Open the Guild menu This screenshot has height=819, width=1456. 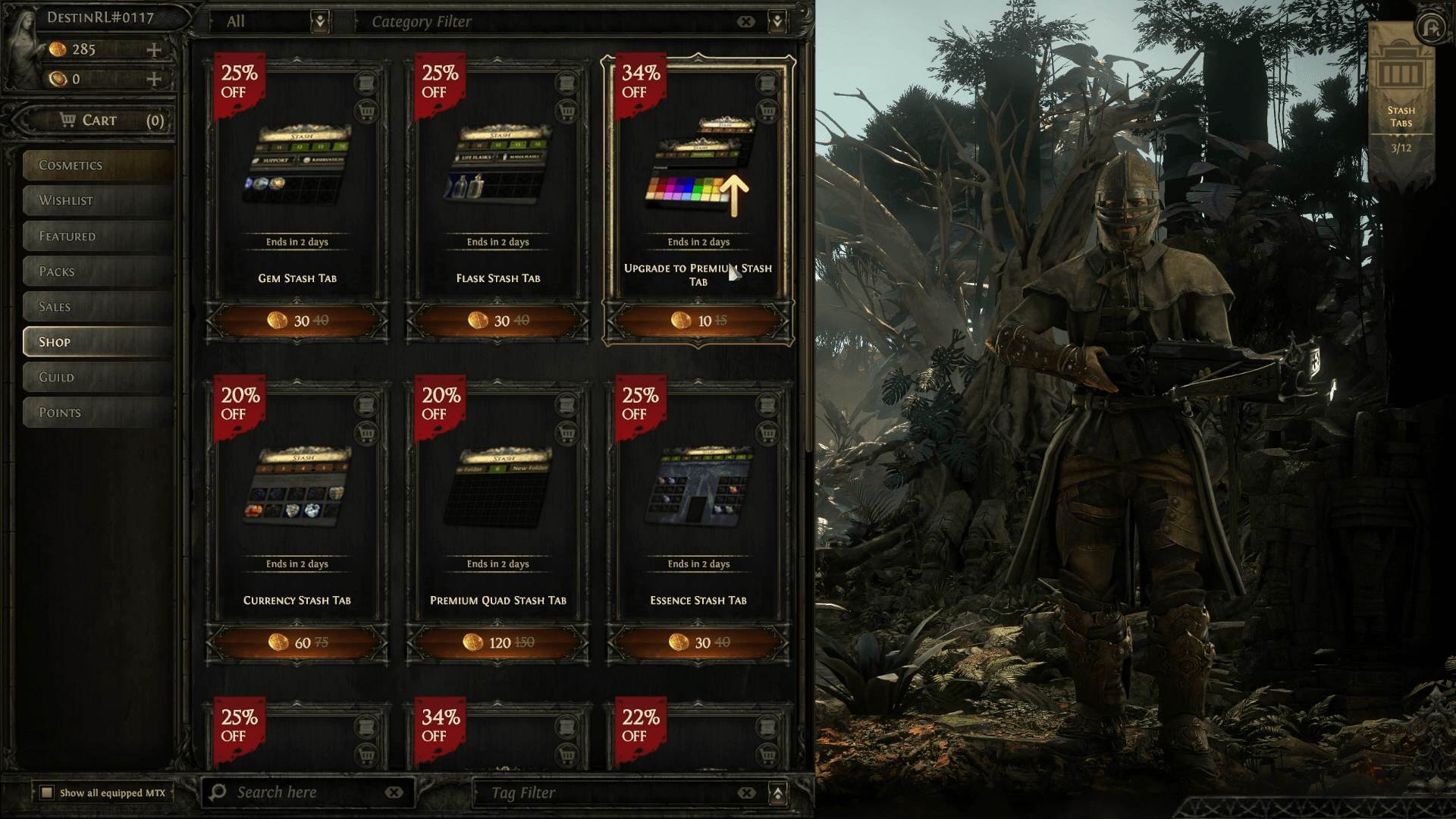(x=99, y=378)
